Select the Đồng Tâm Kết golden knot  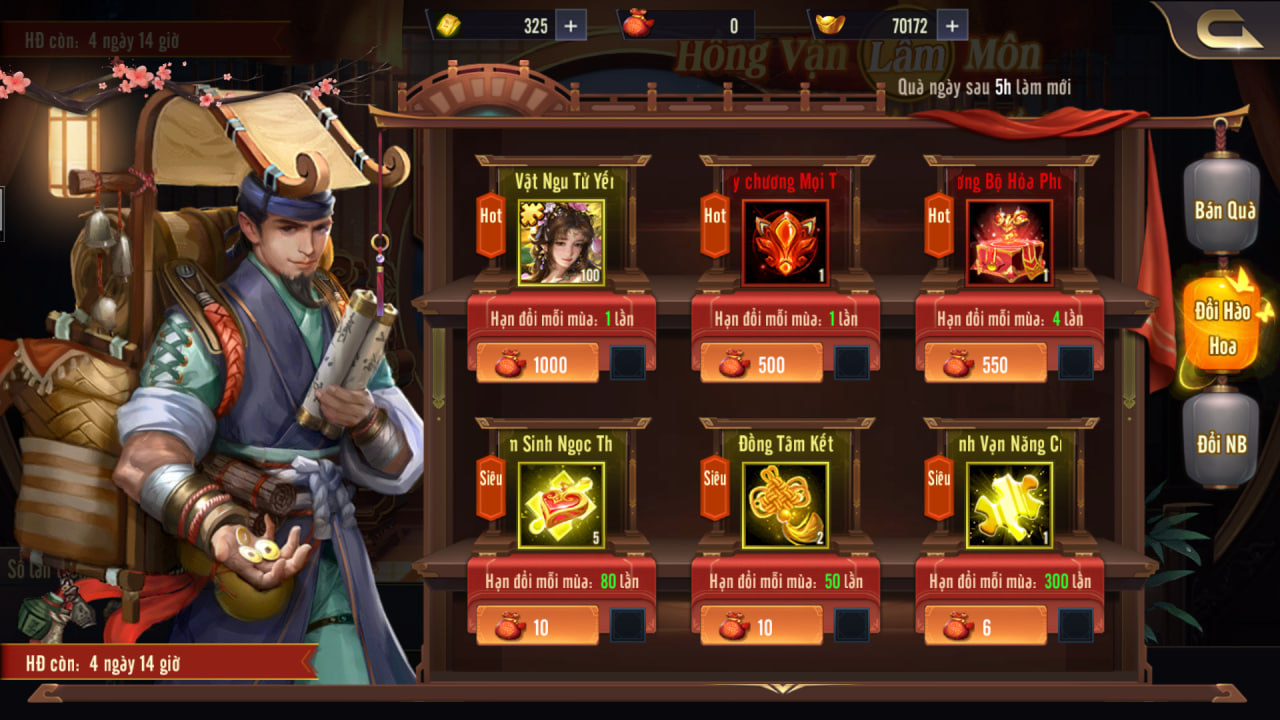coord(785,505)
